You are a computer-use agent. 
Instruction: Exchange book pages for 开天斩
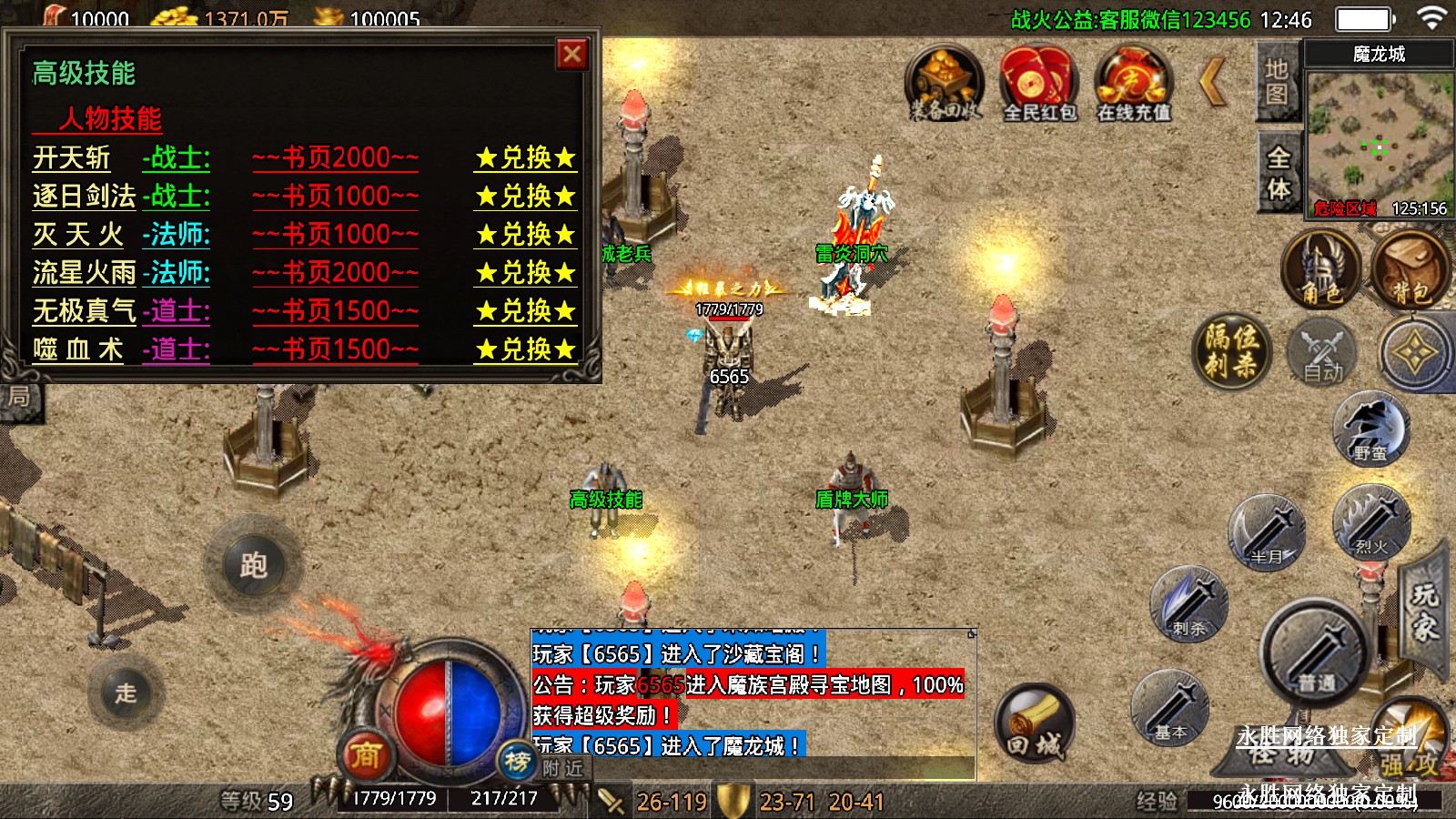point(526,158)
